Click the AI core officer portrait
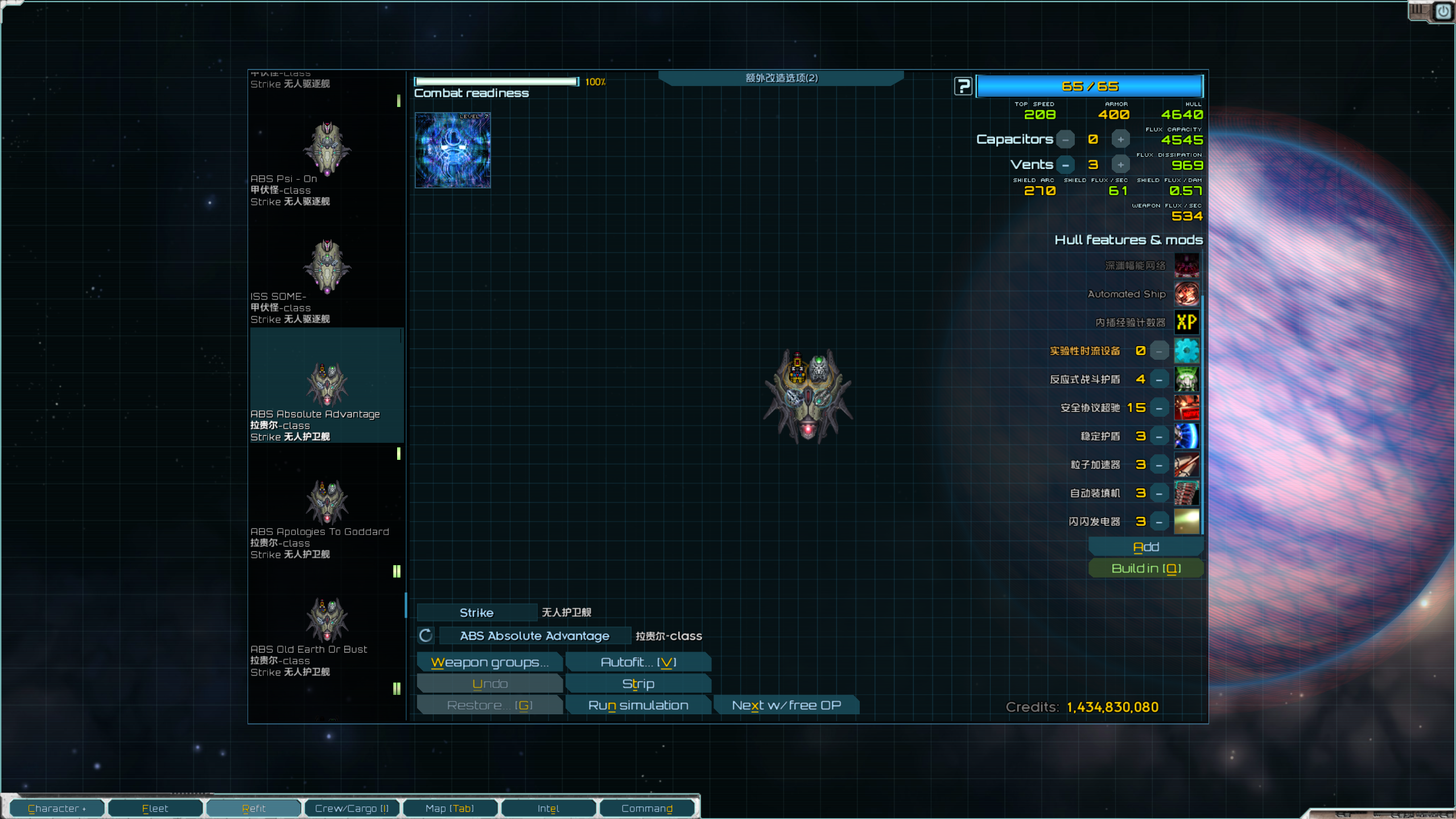This screenshot has width=1456, height=819. point(452,150)
